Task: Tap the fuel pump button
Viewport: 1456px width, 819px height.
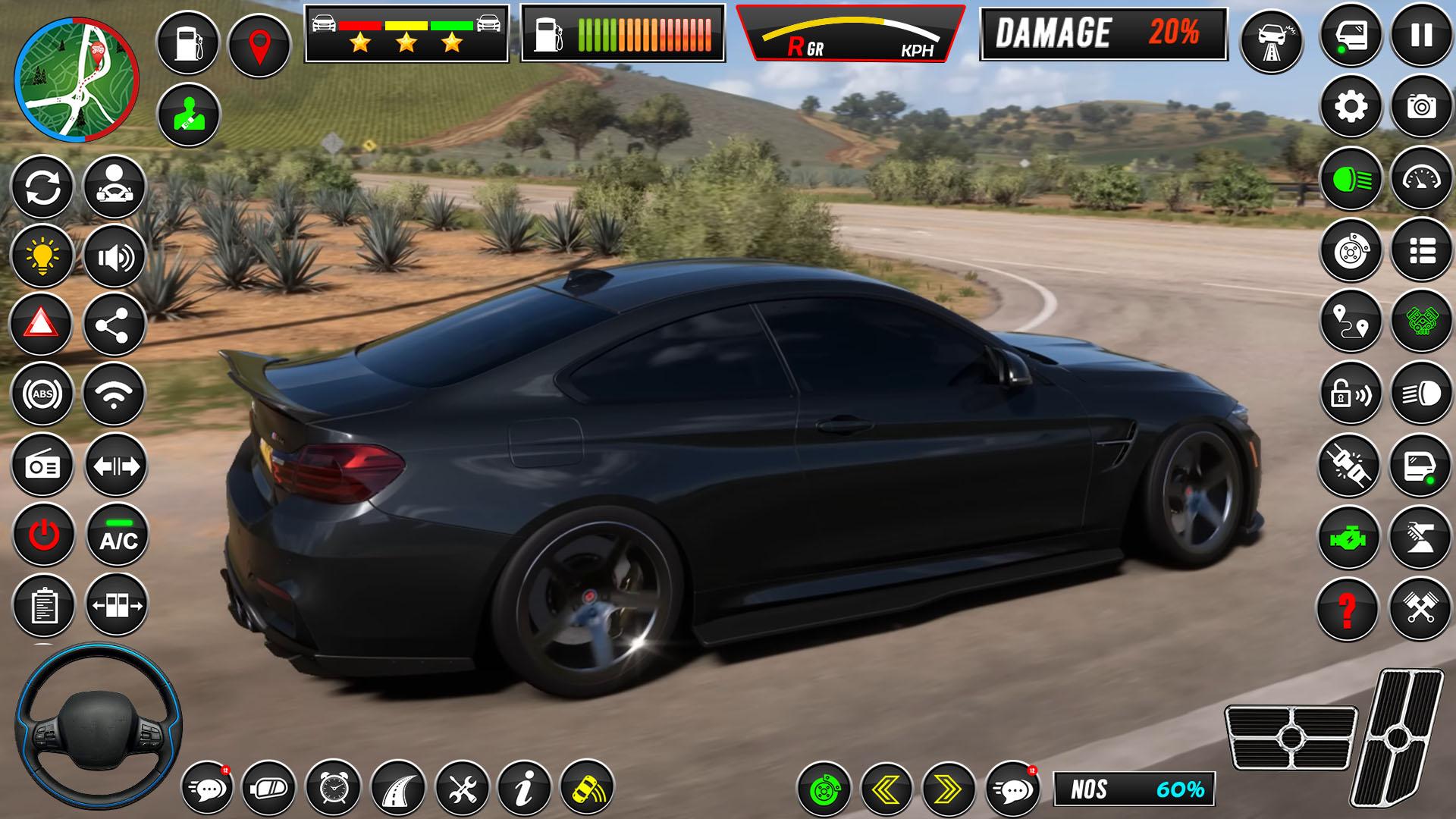Action: [x=187, y=42]
